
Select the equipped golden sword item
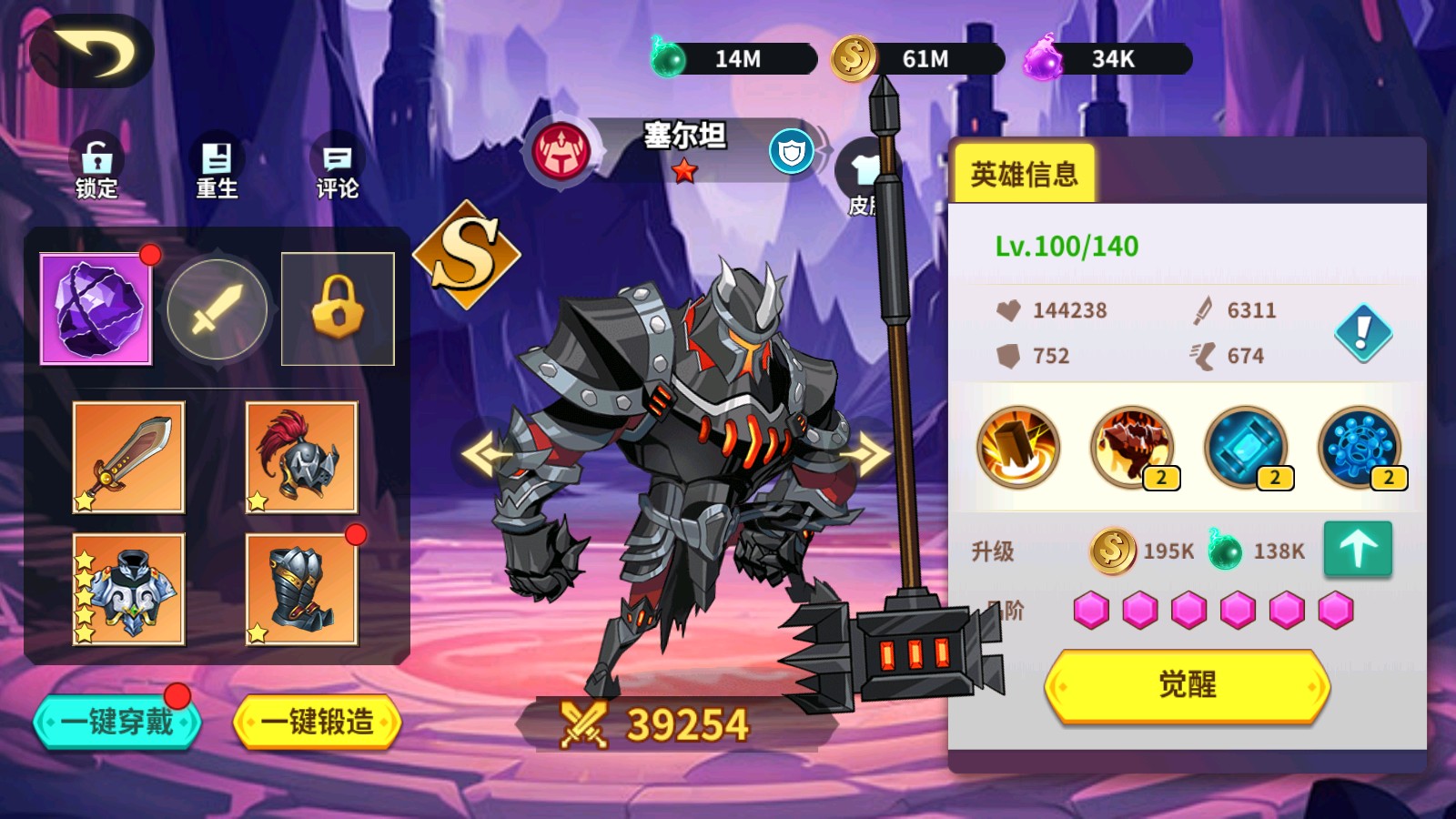coord(130,460)
